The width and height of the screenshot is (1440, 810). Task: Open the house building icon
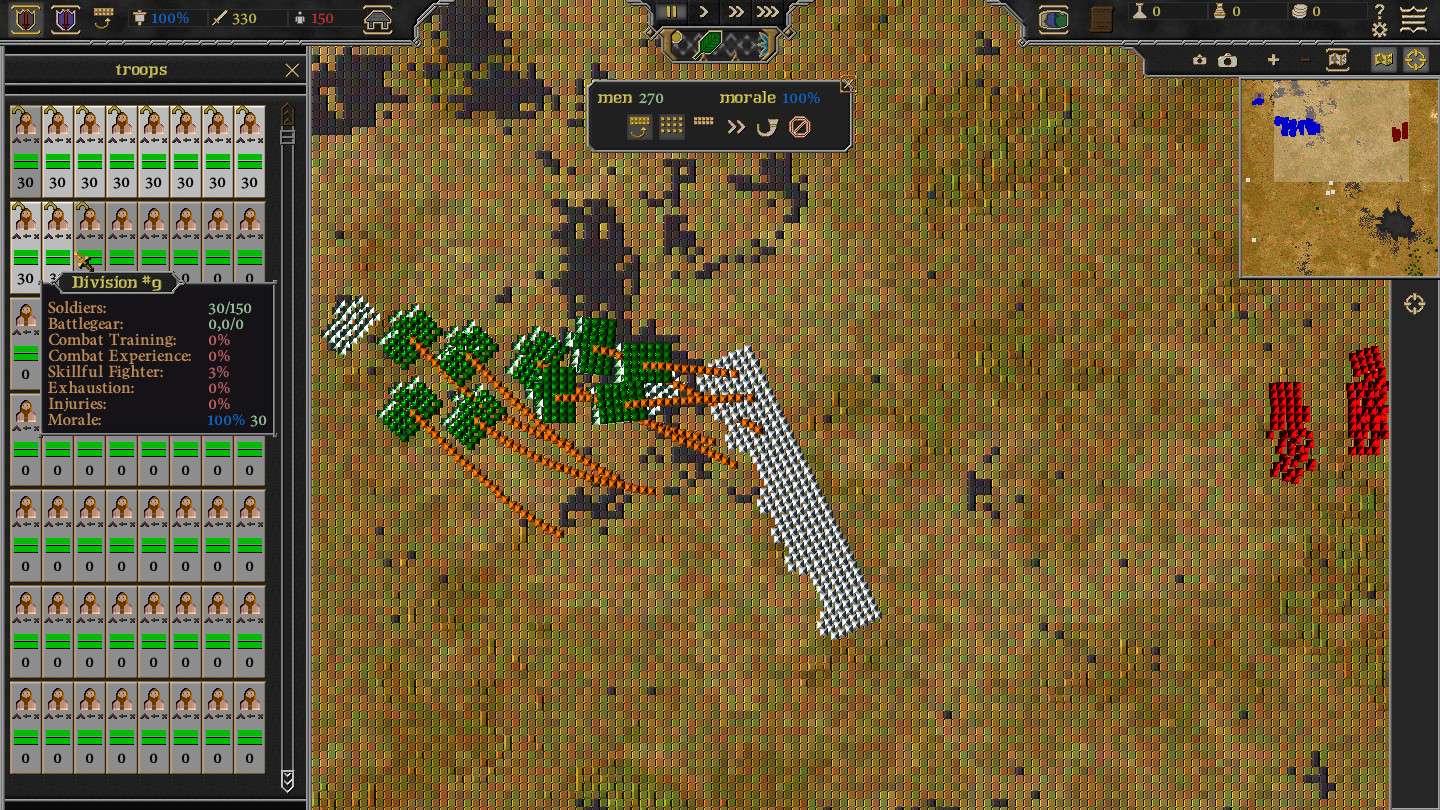click(x=377, y=19)
